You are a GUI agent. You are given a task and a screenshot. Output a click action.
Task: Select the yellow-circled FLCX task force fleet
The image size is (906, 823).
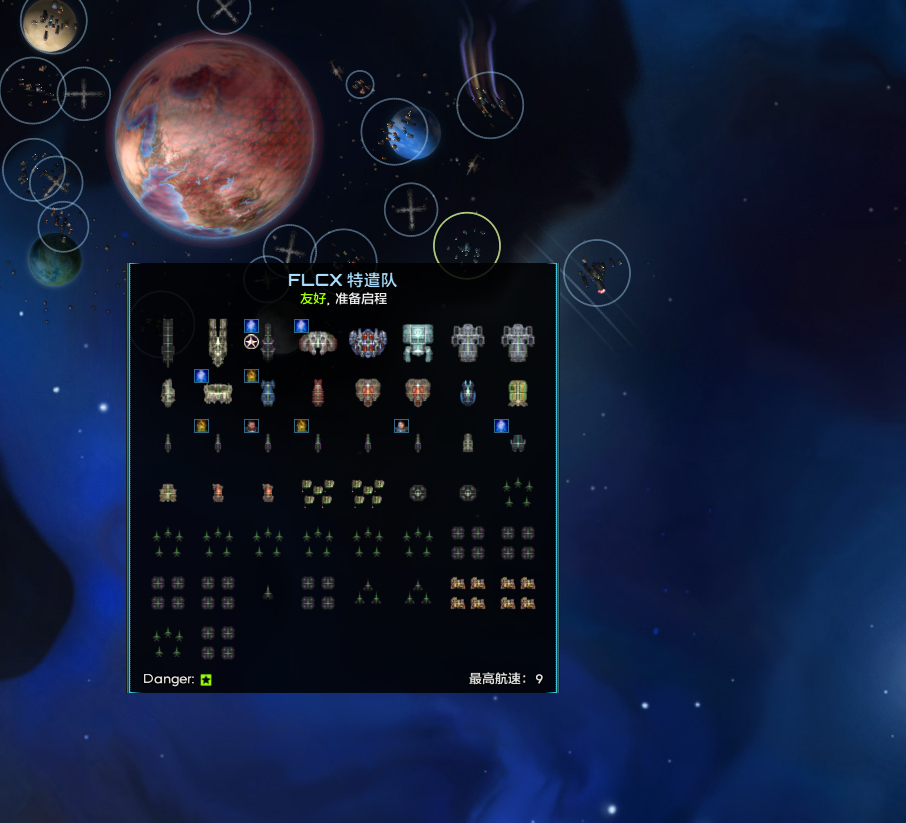(466, 245)
